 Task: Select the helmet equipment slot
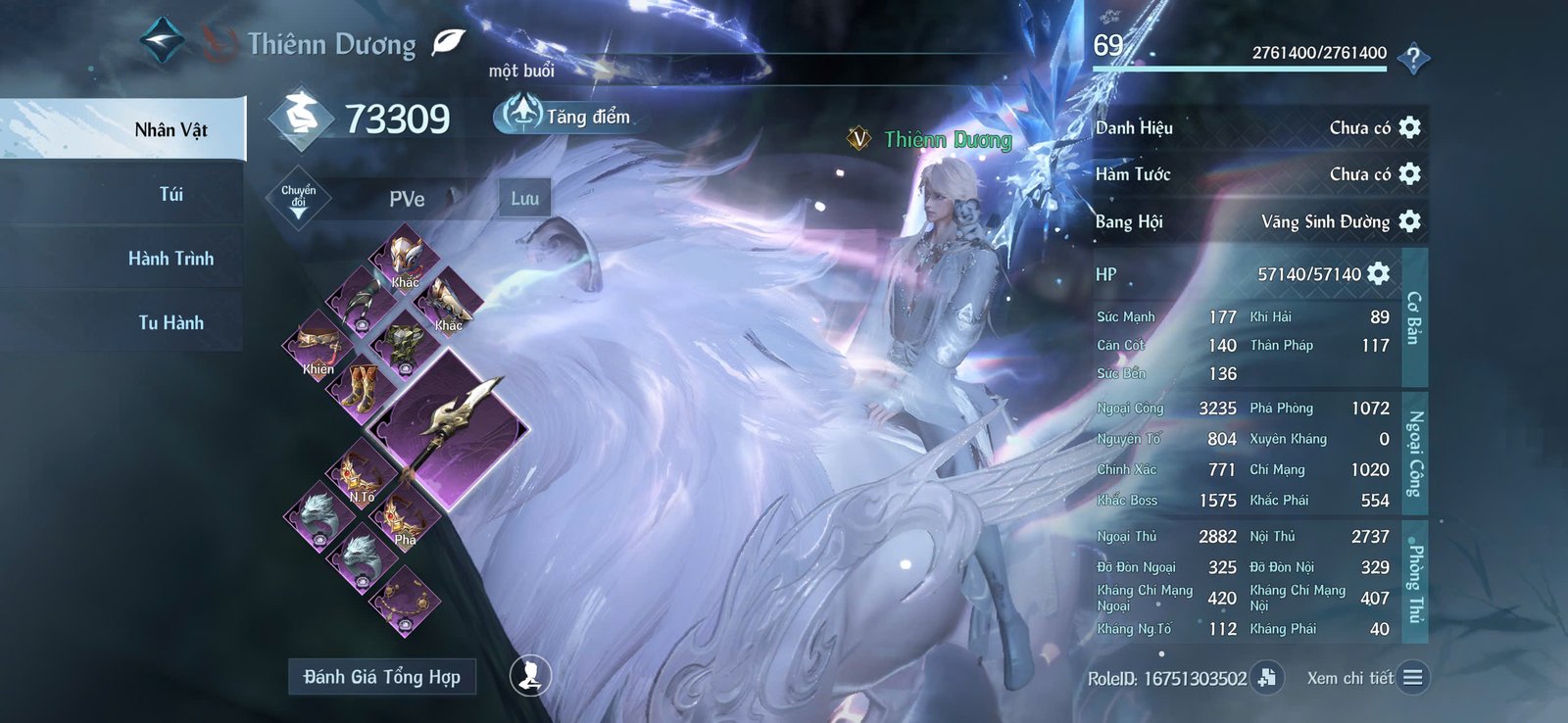(x=405, y=256)
